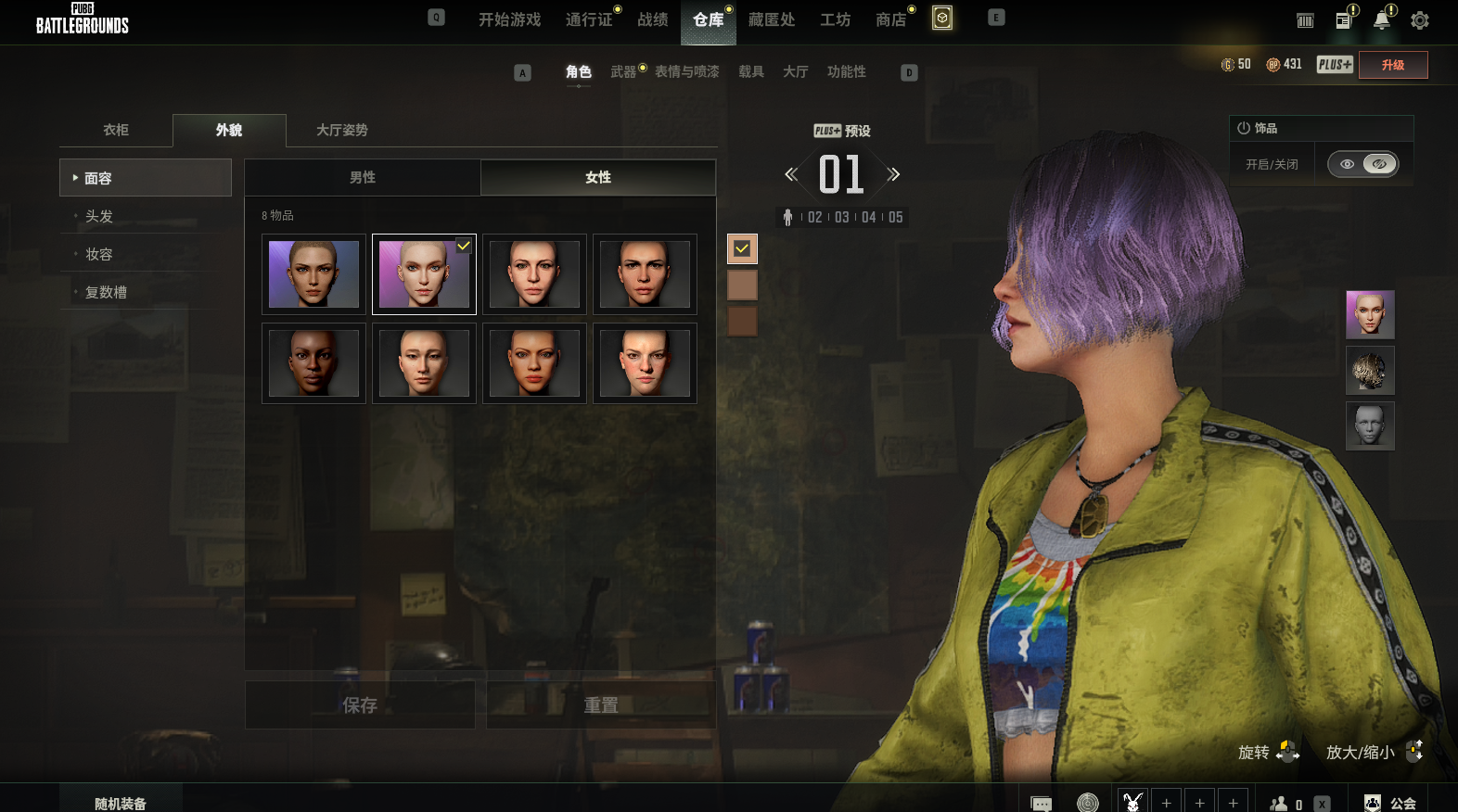Viewport: 1458px width, 812px height.
Task: Go to next preset with right arrows
Action: click(x=893, y=174)
